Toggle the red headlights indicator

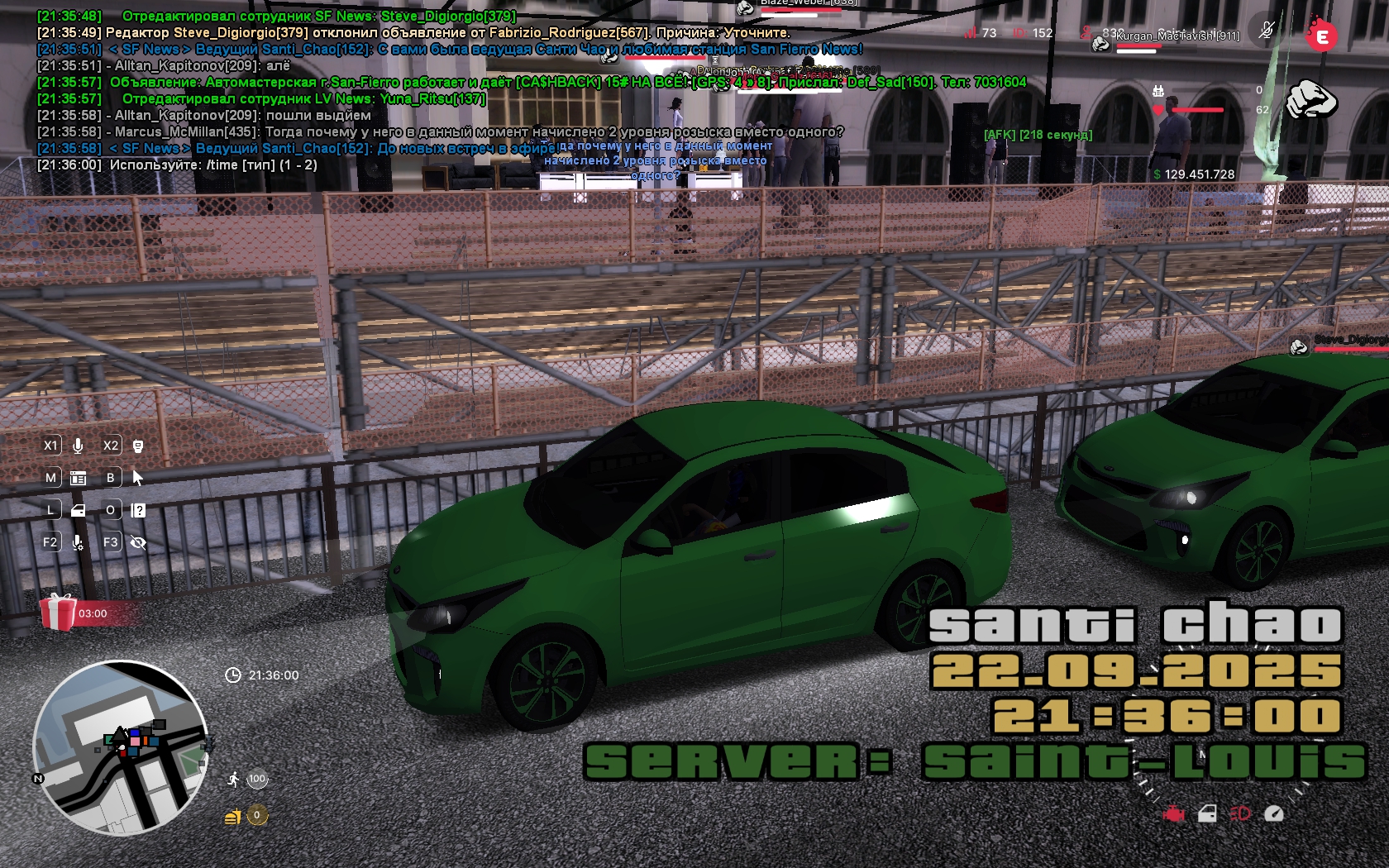[x=1240, y=814]
